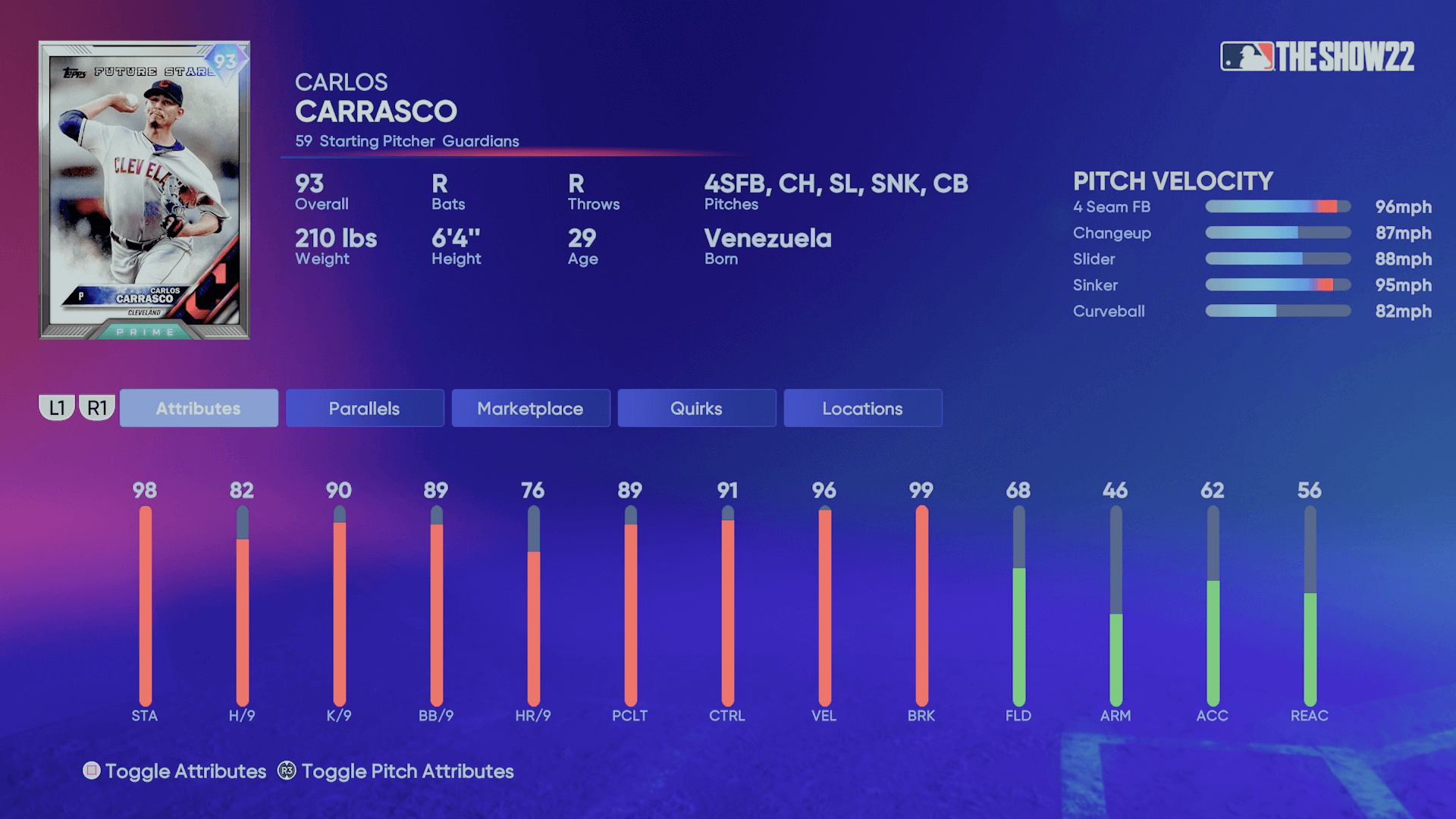This screenshot has width=1456, height=819.
Task: Toggle the PRIME badge on the card
Action: [146, 331]
